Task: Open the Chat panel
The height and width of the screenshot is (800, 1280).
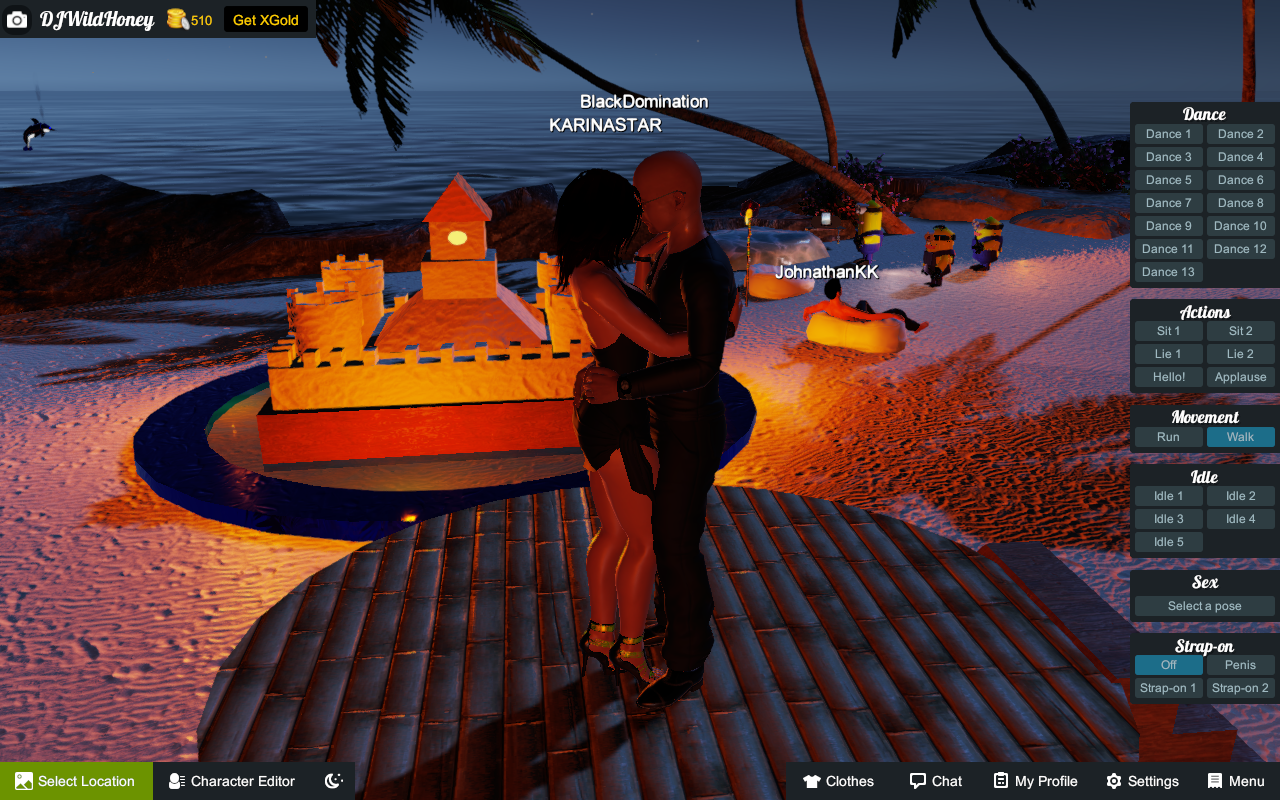Action: coord(935,781)
